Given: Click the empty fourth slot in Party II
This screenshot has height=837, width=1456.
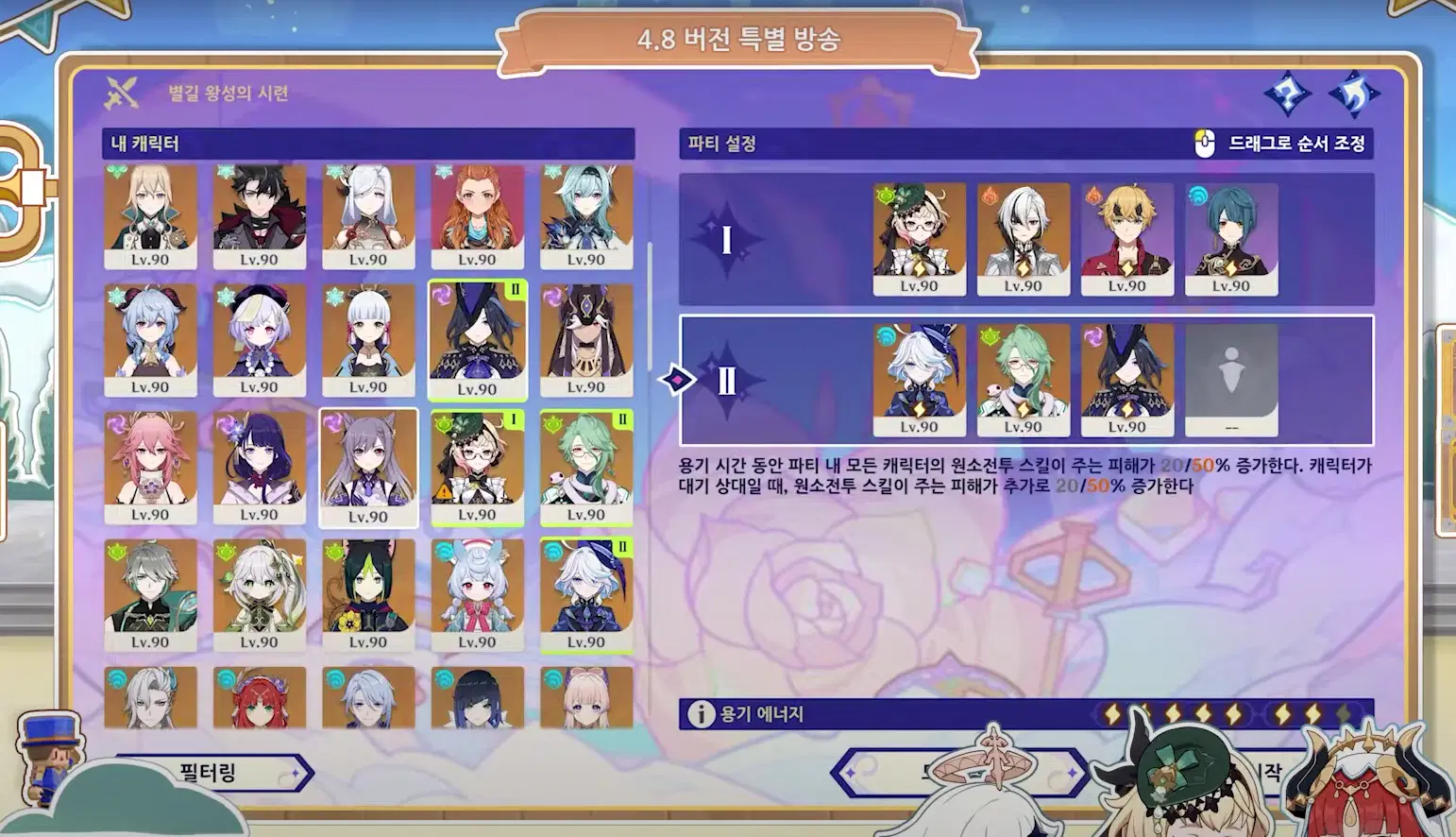Looking at the screenshot, I should point(1230,376).
